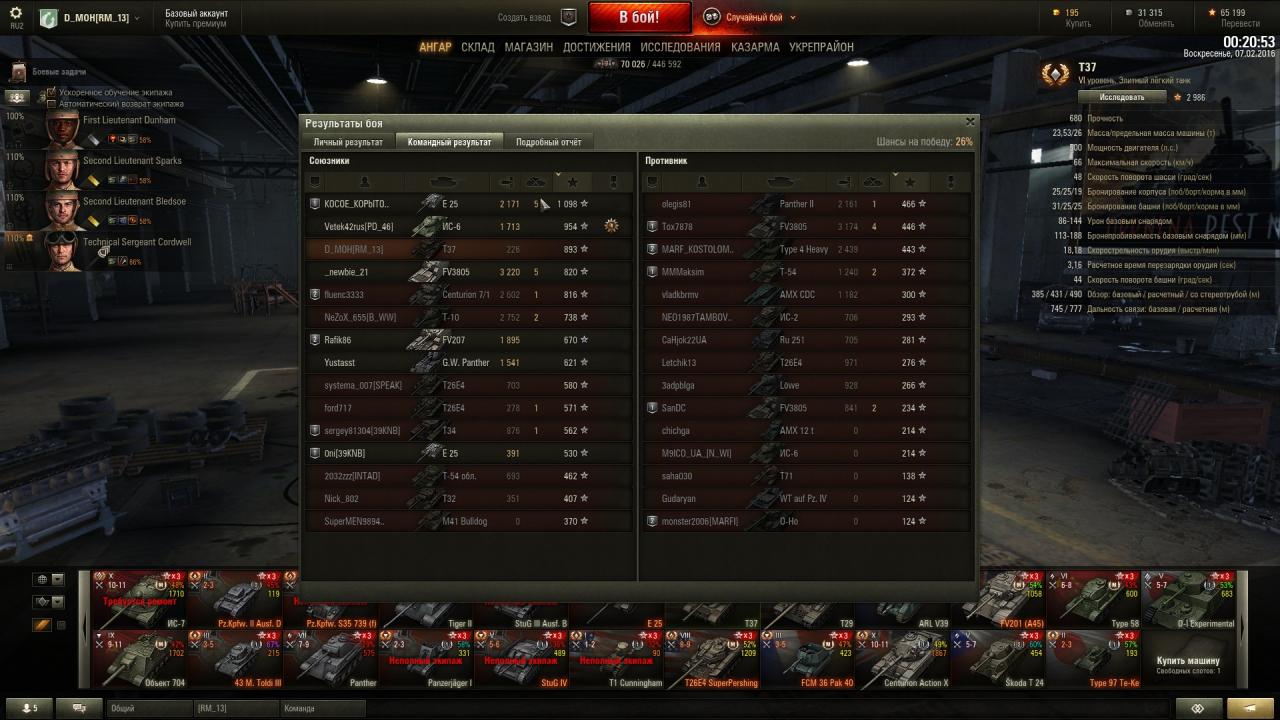Open the КАЗАРМА barracks
The image size is (1280, 720).
755,47
